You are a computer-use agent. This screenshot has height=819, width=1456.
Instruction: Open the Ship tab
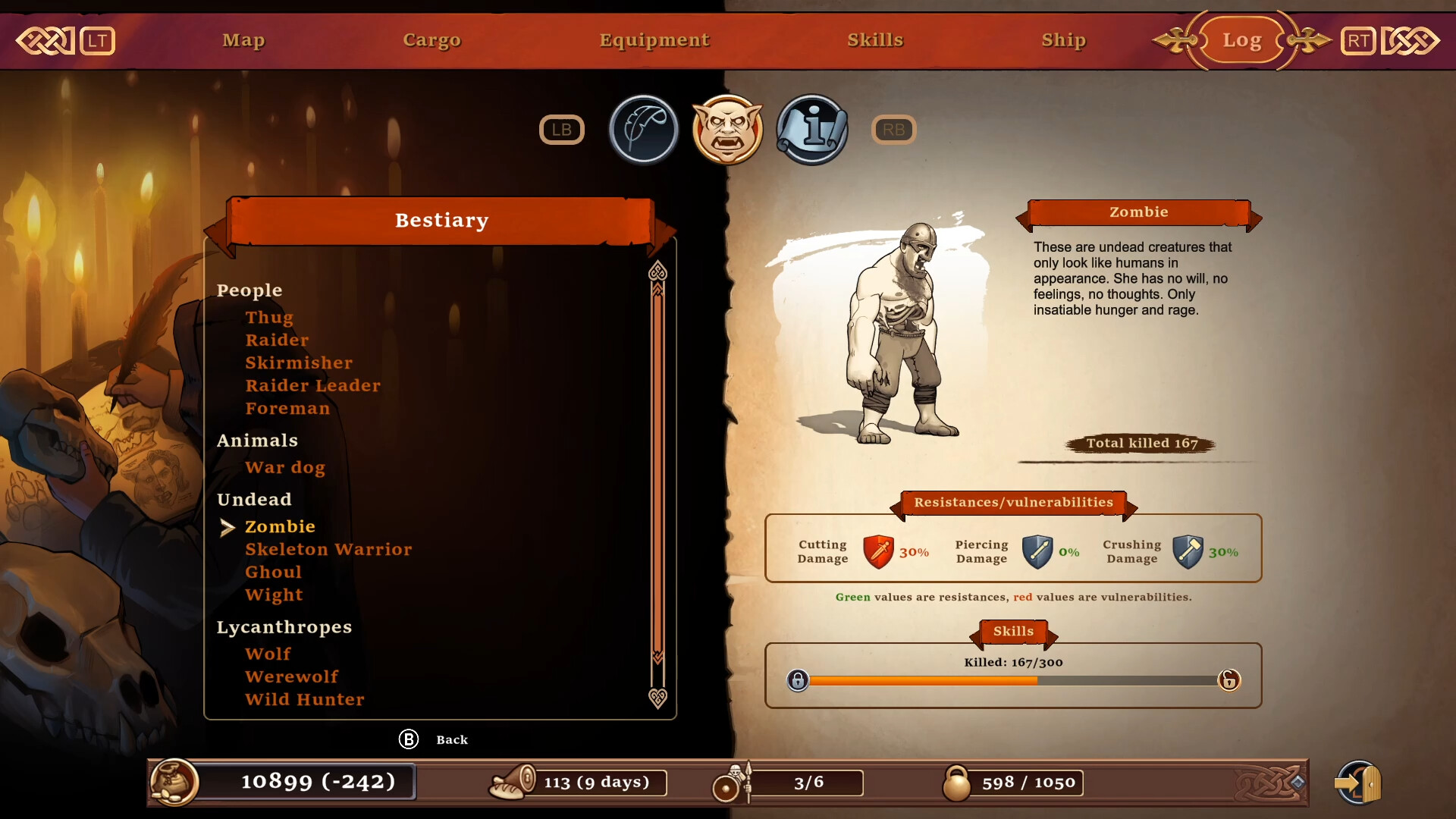pos(1063,40)
